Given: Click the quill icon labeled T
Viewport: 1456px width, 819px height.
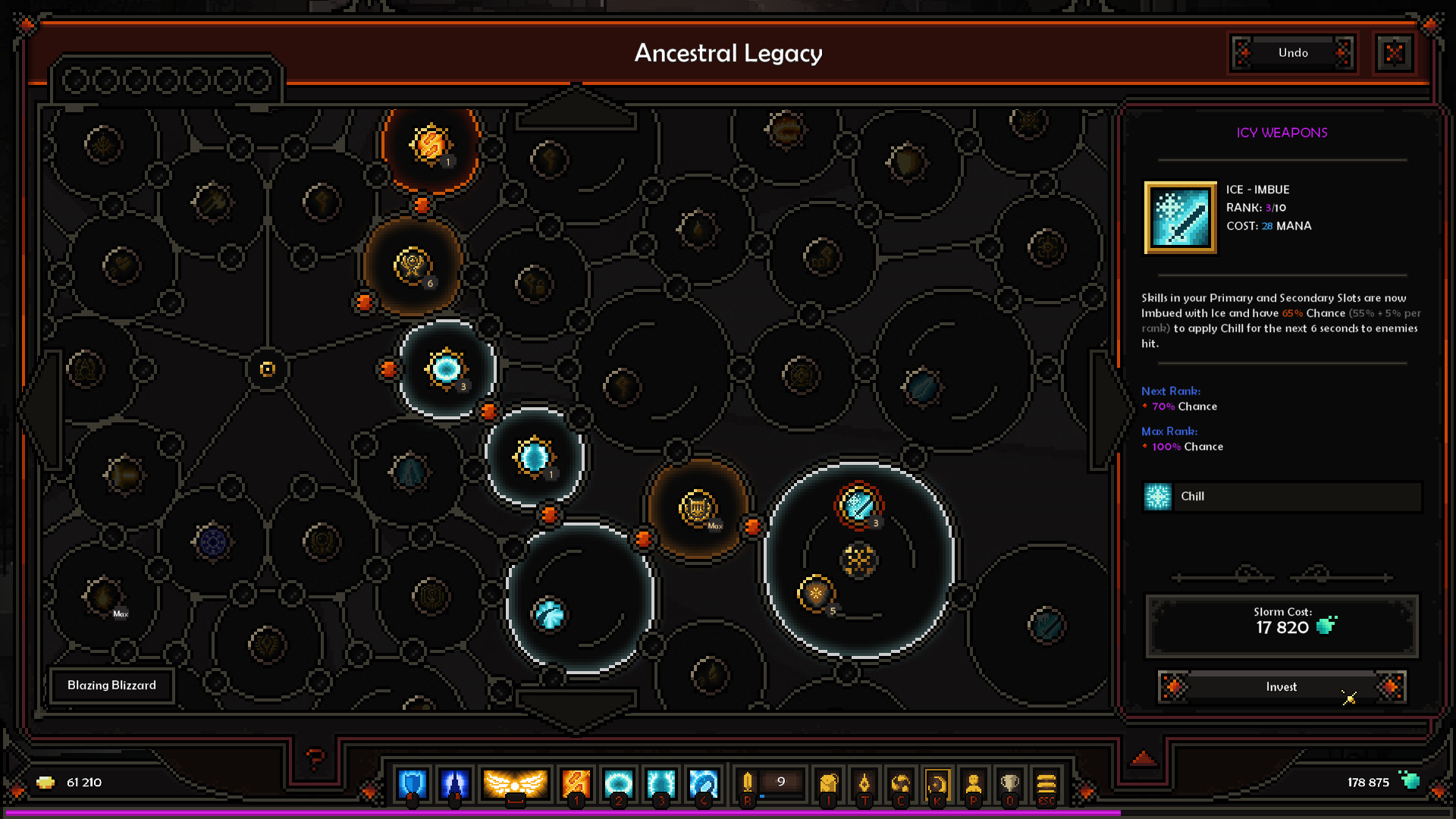Looking at the screenshot, I should 865,781.
